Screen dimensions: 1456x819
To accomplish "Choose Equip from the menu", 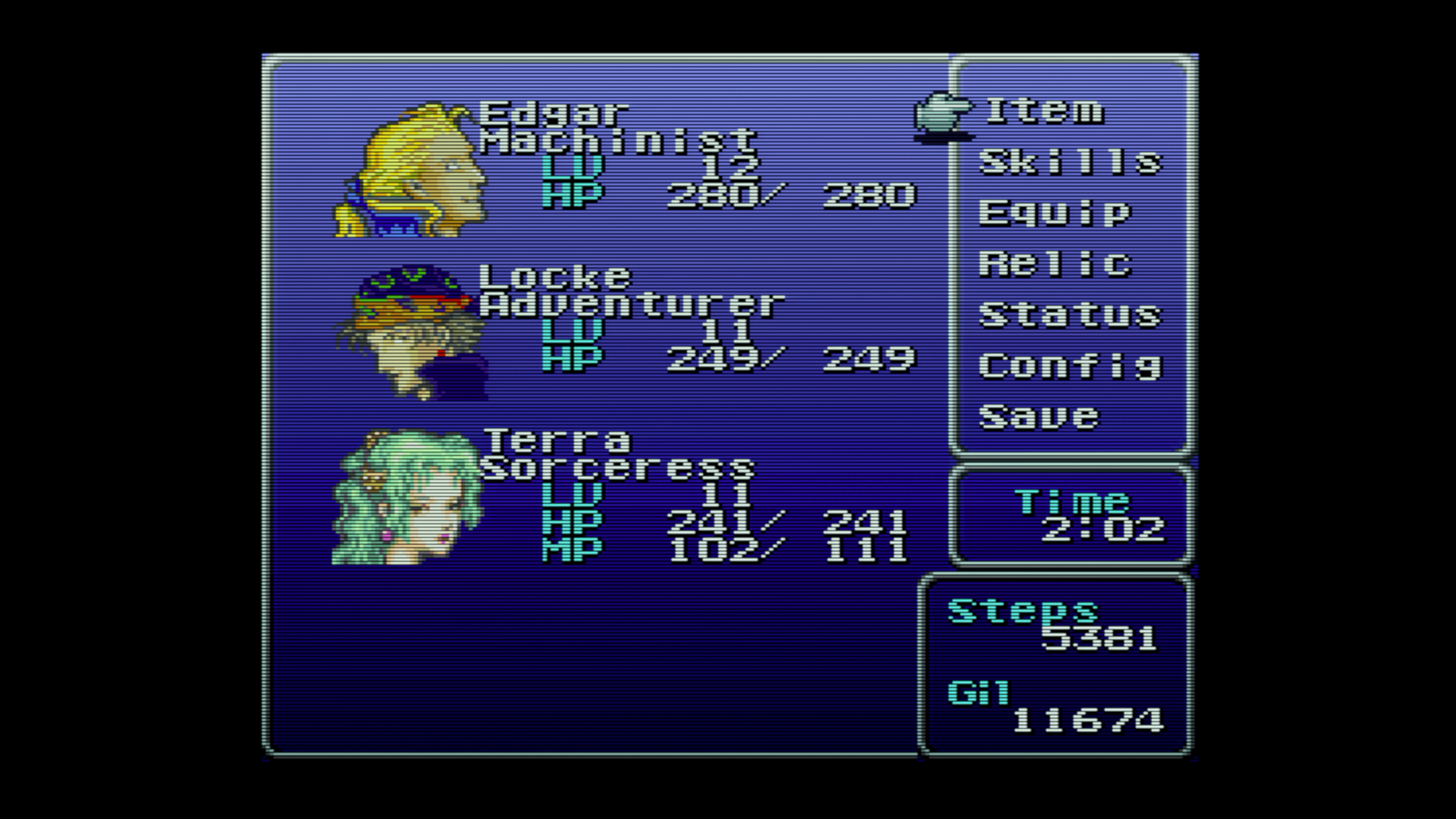I will 1055,213.
